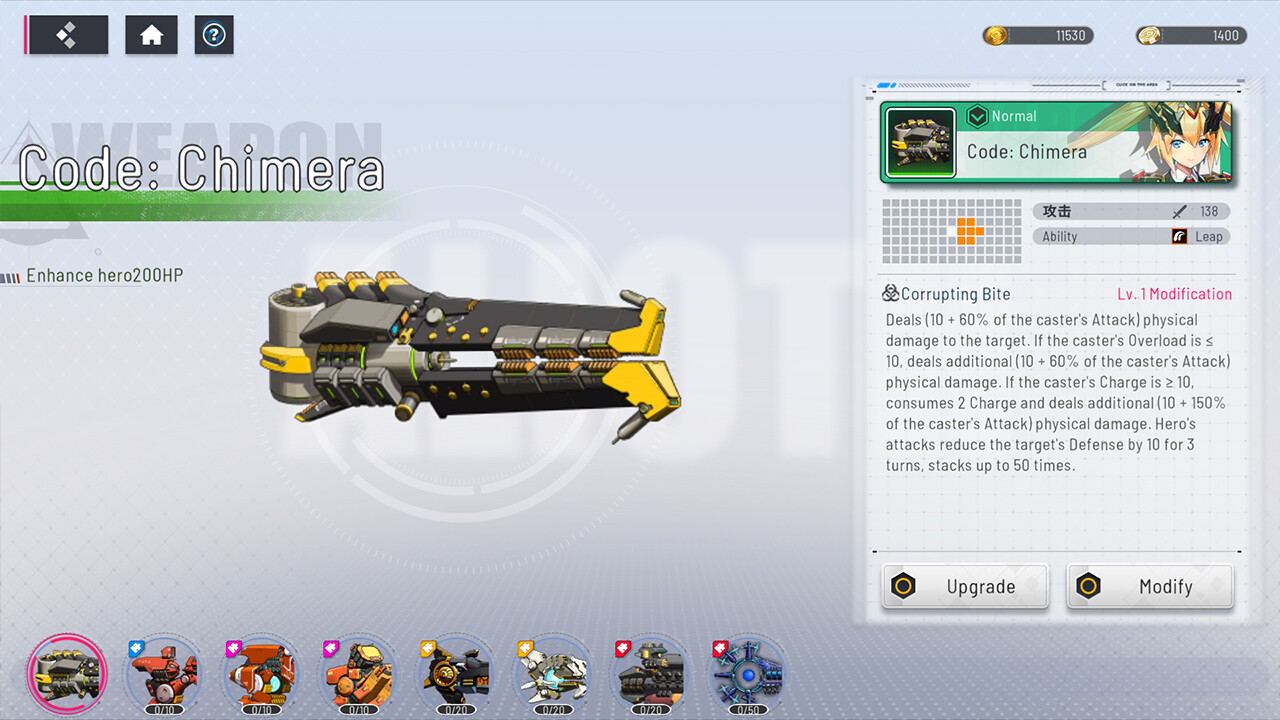
Task: Open the Lv. 1 Modification details
Action: 1174,294
